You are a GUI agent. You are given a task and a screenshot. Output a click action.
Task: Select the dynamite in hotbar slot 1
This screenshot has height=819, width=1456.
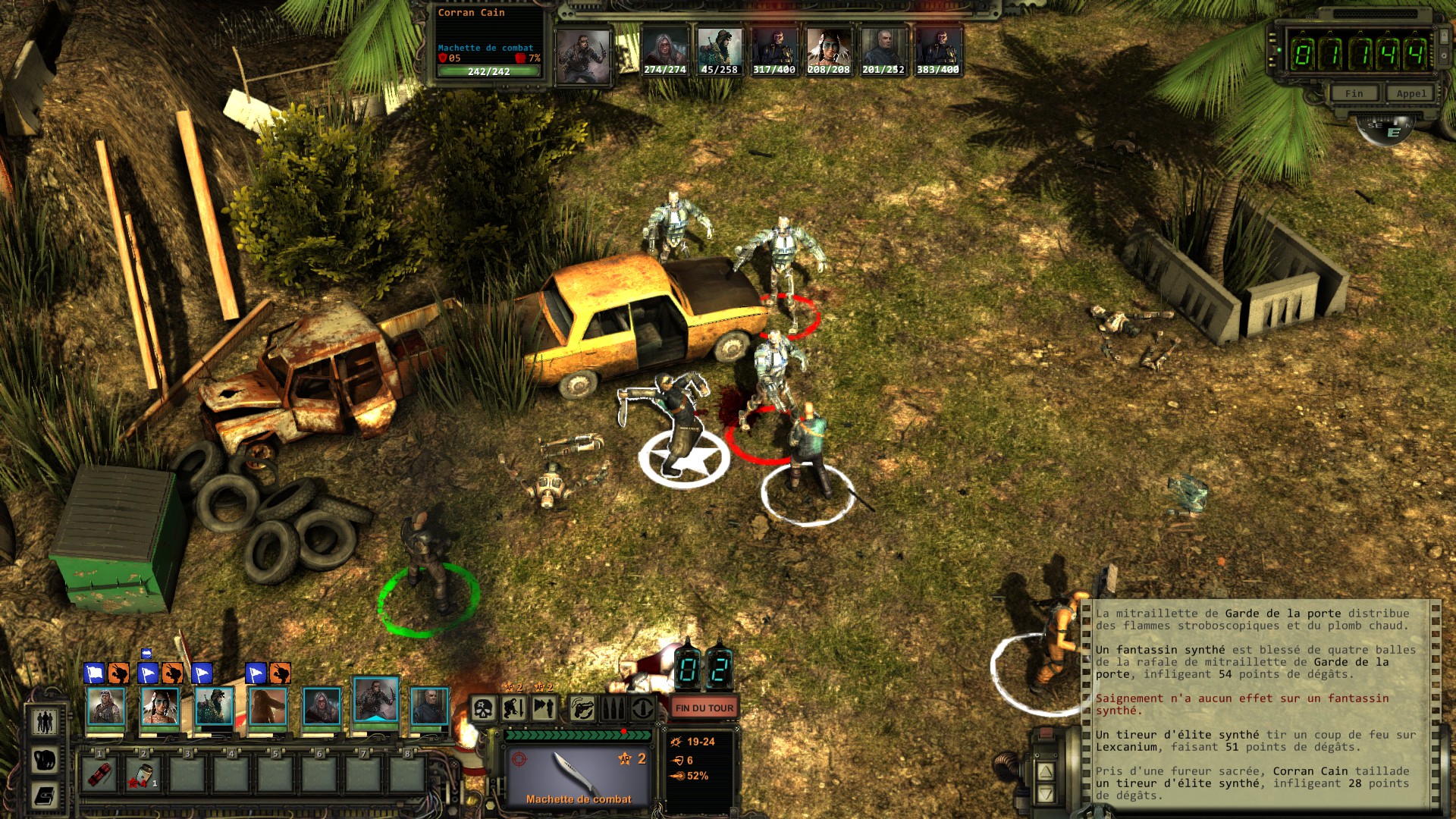click(x=100, y=774)
